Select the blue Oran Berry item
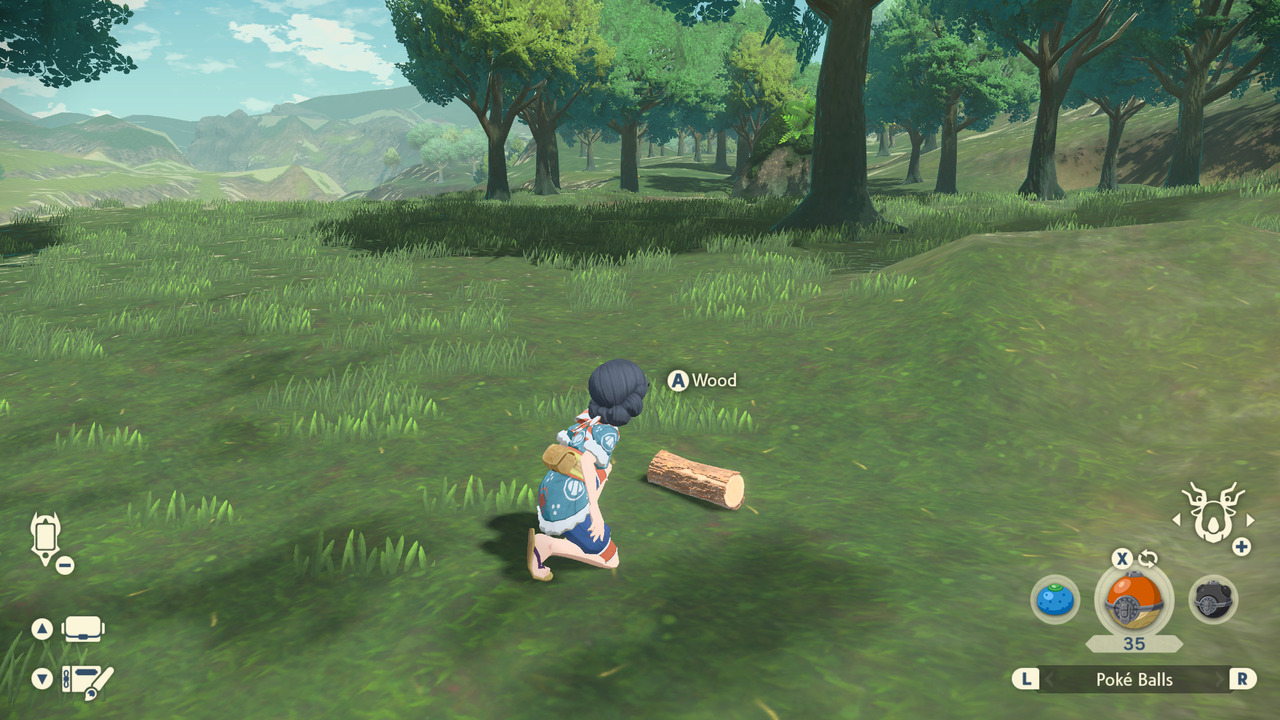Viewport: 1280px width, 720px height. [1055, 600]
